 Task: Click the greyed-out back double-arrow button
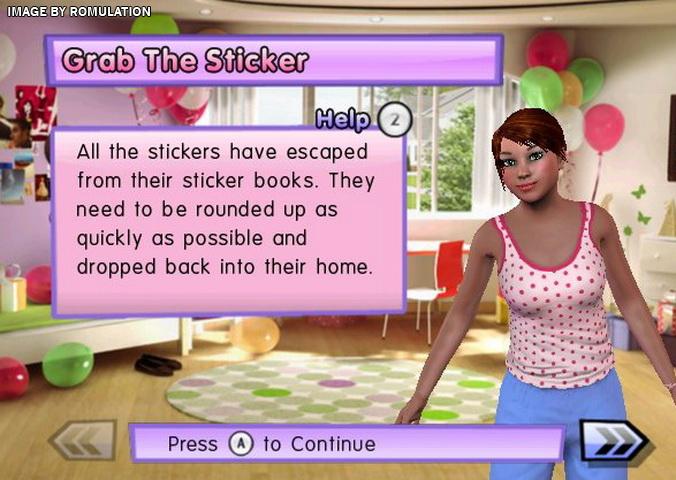pyautogui.click(x=83, y=441)
